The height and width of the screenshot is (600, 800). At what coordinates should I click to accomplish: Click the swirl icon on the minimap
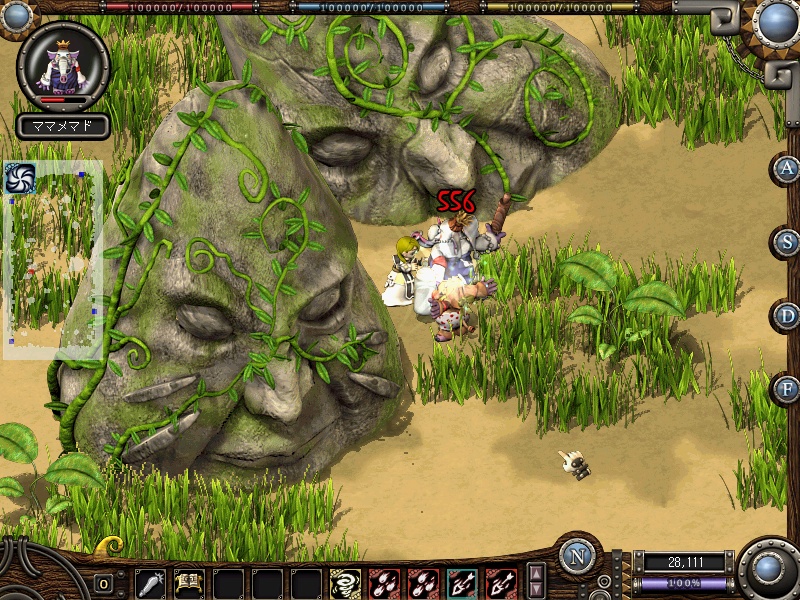[x=21, y=178]
